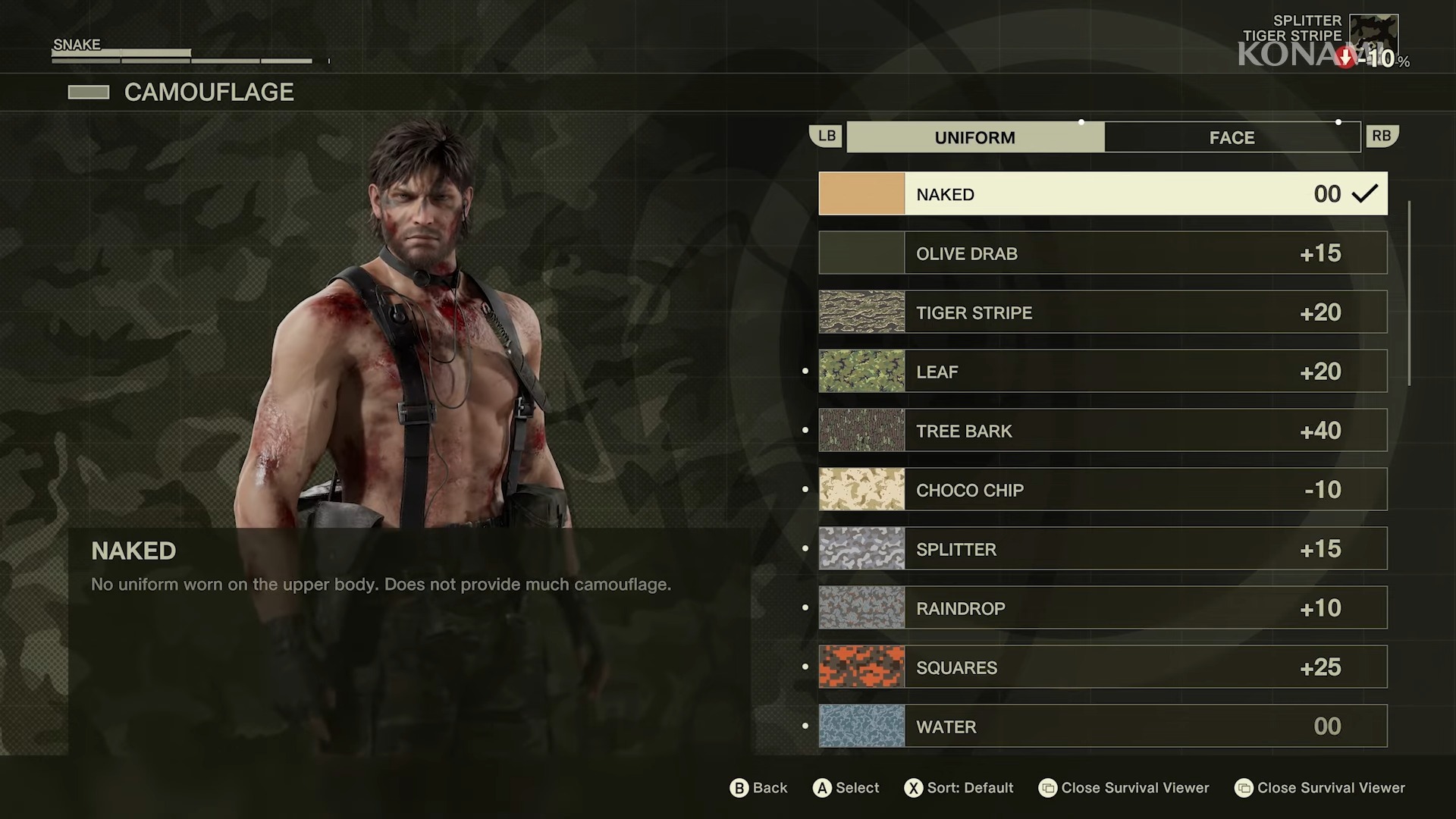Screen dimensions: 1456x819
Task: Select the Choco Chip pattern swatch
Action: (861, 489)
